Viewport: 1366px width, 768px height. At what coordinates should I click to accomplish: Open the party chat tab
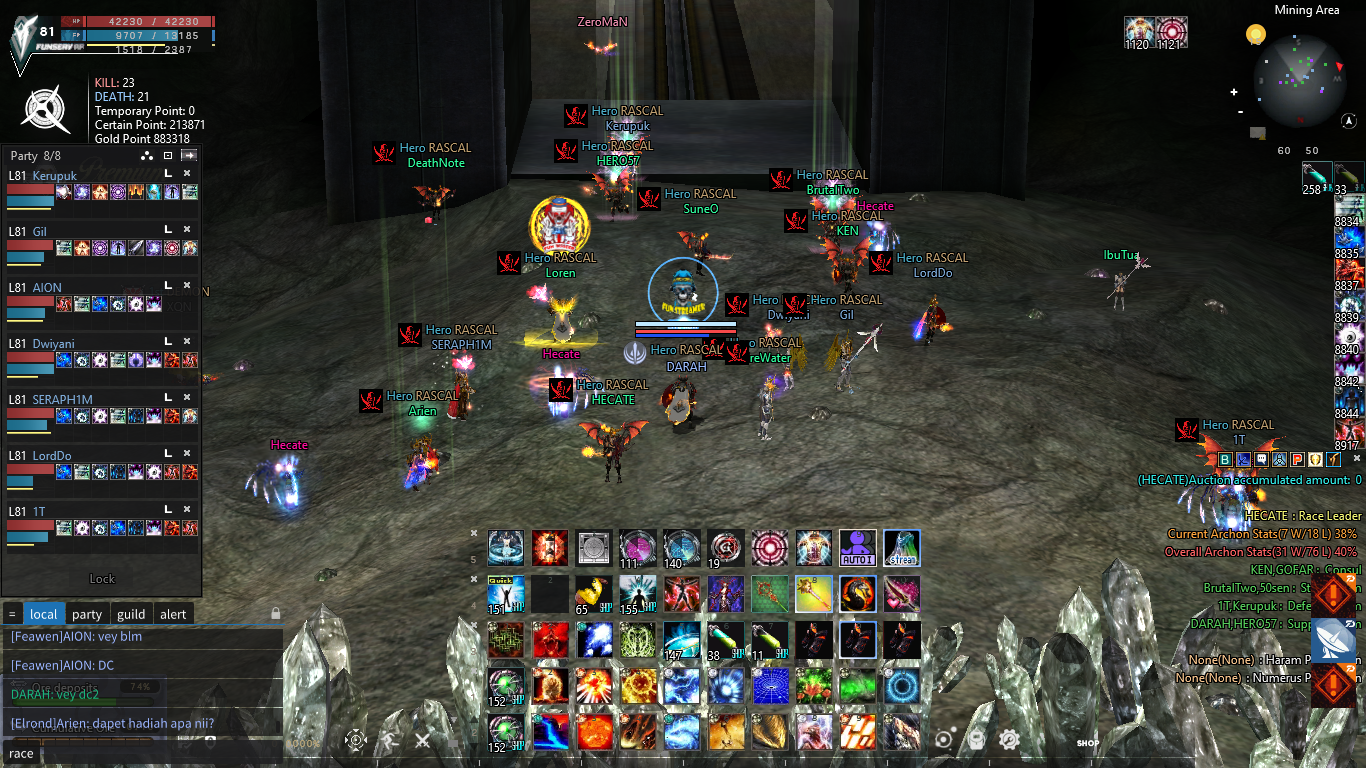pyautogui.click(x=86, y=614)
